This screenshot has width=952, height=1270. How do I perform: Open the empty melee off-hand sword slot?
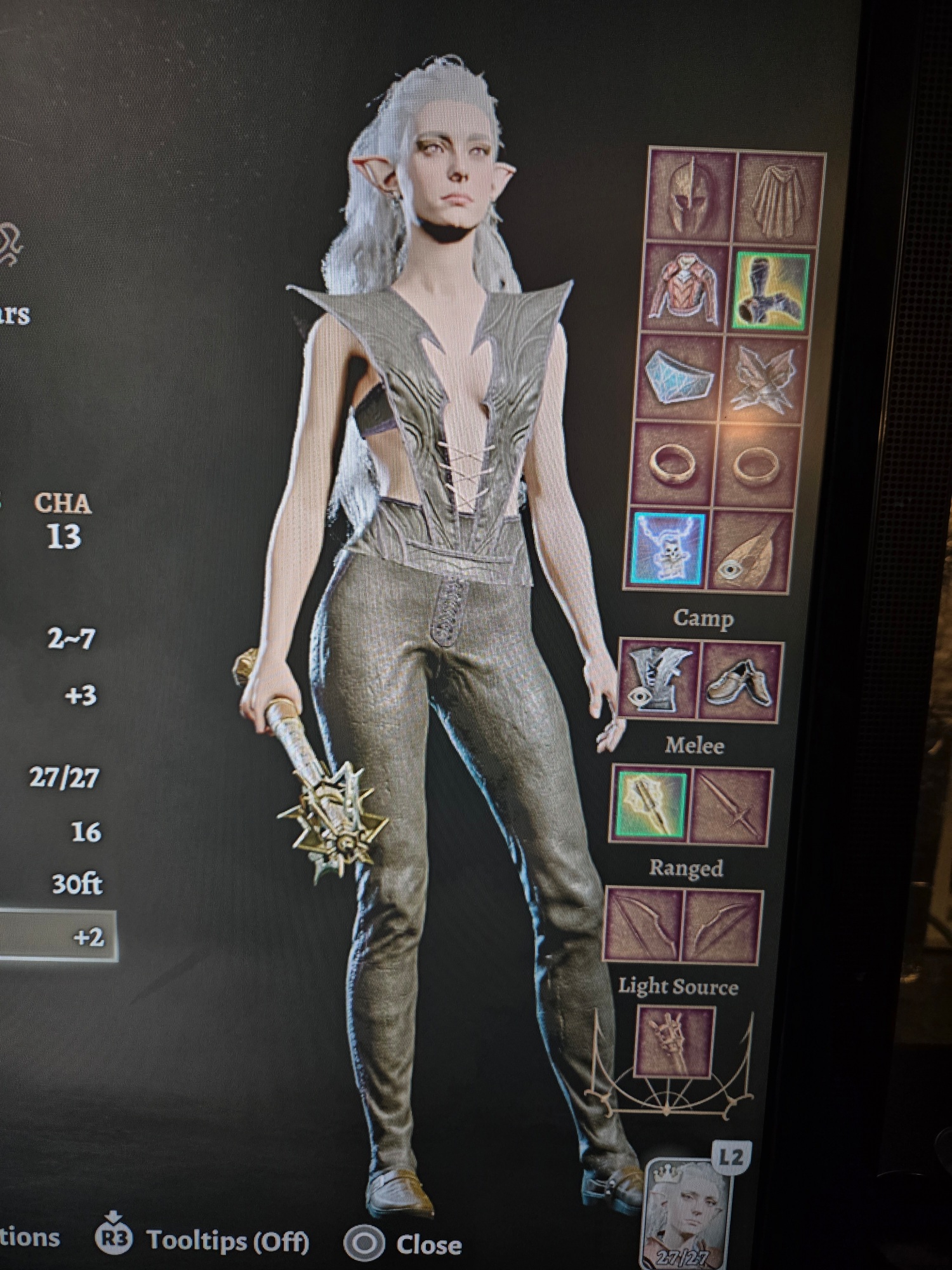(731, 806)
